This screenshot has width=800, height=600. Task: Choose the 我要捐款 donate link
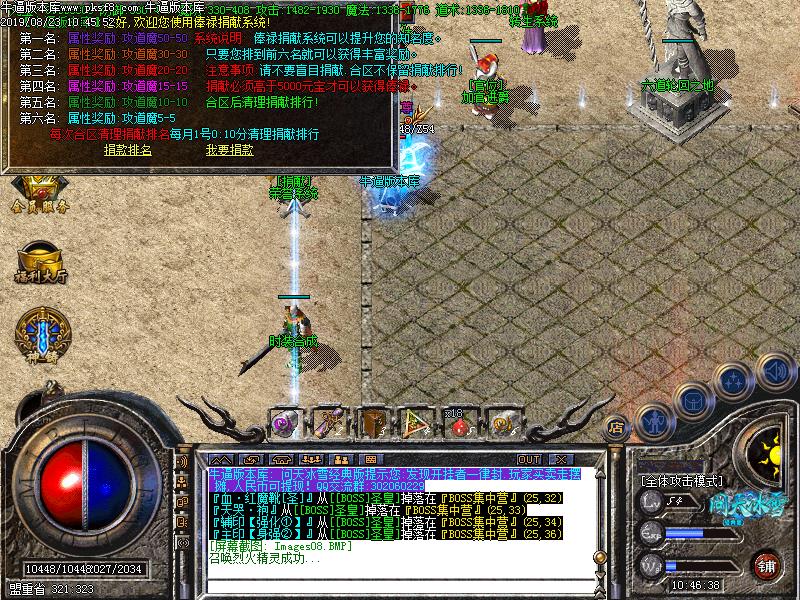(x=229, y=150)
